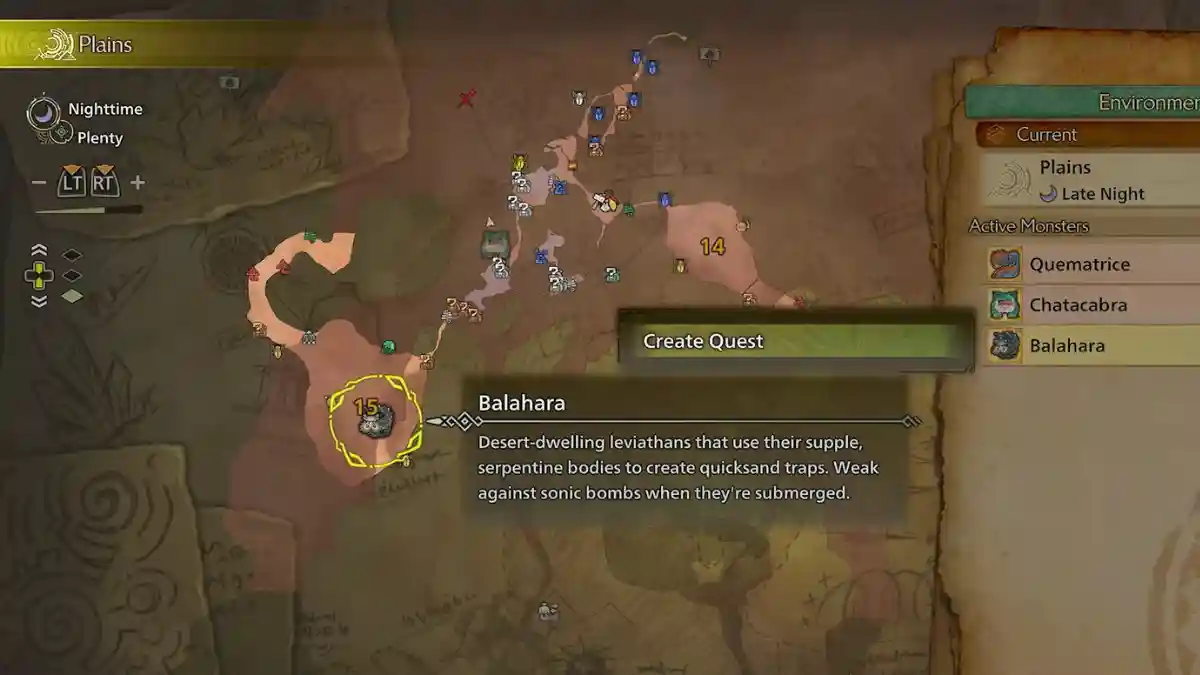Viewport: 1200px width, 675px height.
Task: Click the Plains locale header
Action: tap(105, 45)
